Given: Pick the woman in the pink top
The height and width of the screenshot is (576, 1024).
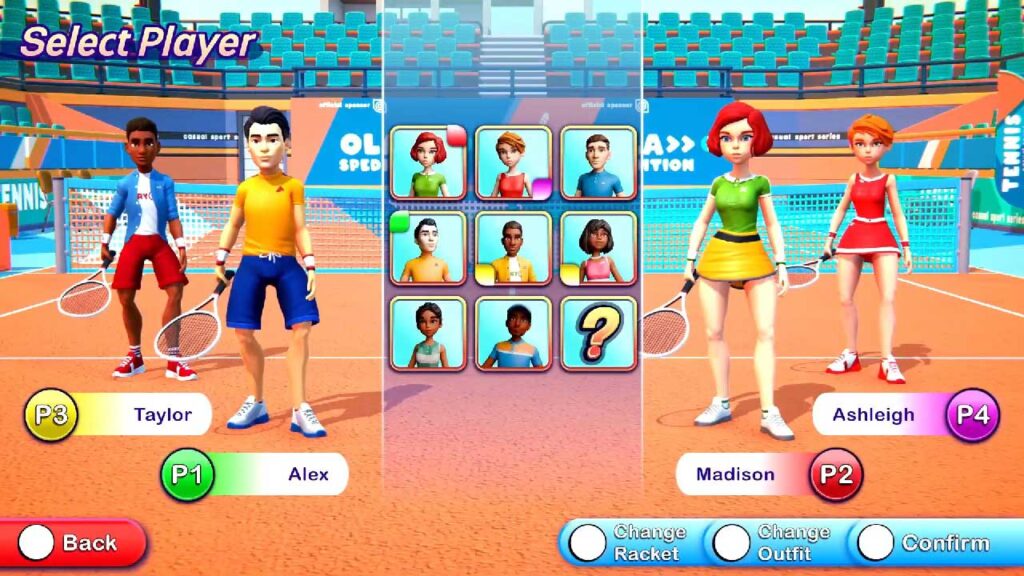Looking at the screenshot, I should pyautogui.click(x=598, y=248).
